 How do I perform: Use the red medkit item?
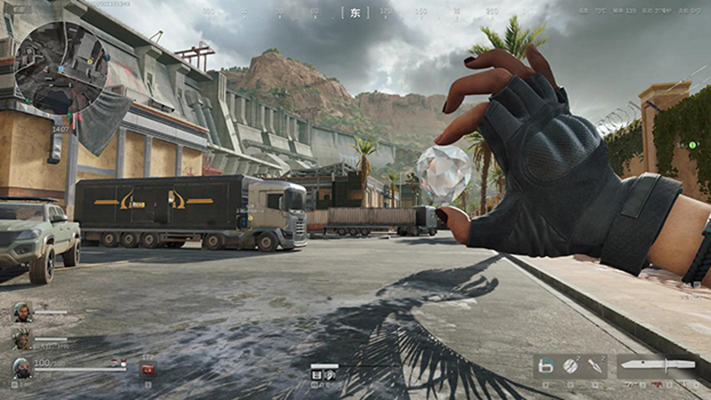click(x=148, y=370)
